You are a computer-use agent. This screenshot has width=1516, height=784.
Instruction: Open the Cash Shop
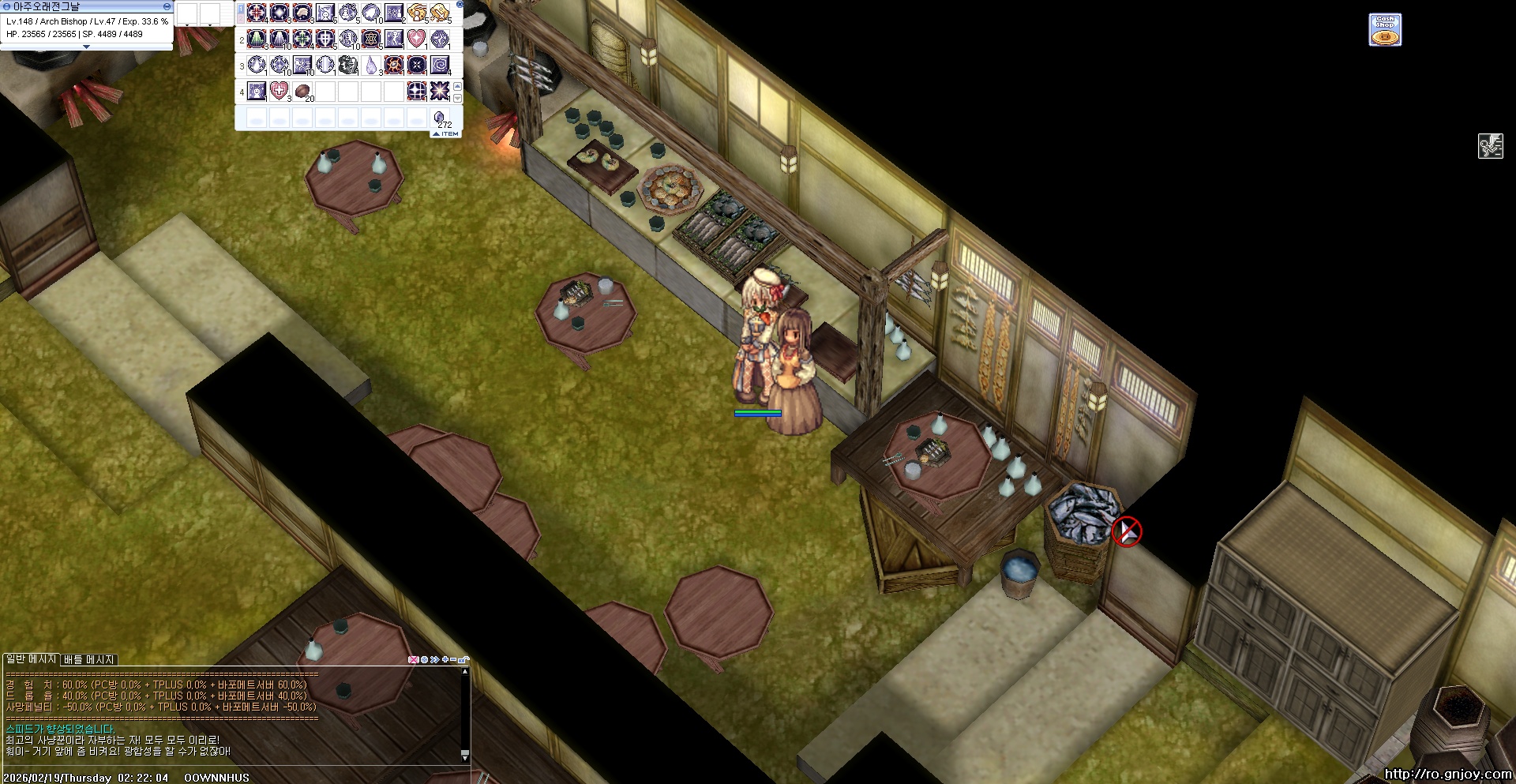pyautogui.click(x=1385, y=30)
